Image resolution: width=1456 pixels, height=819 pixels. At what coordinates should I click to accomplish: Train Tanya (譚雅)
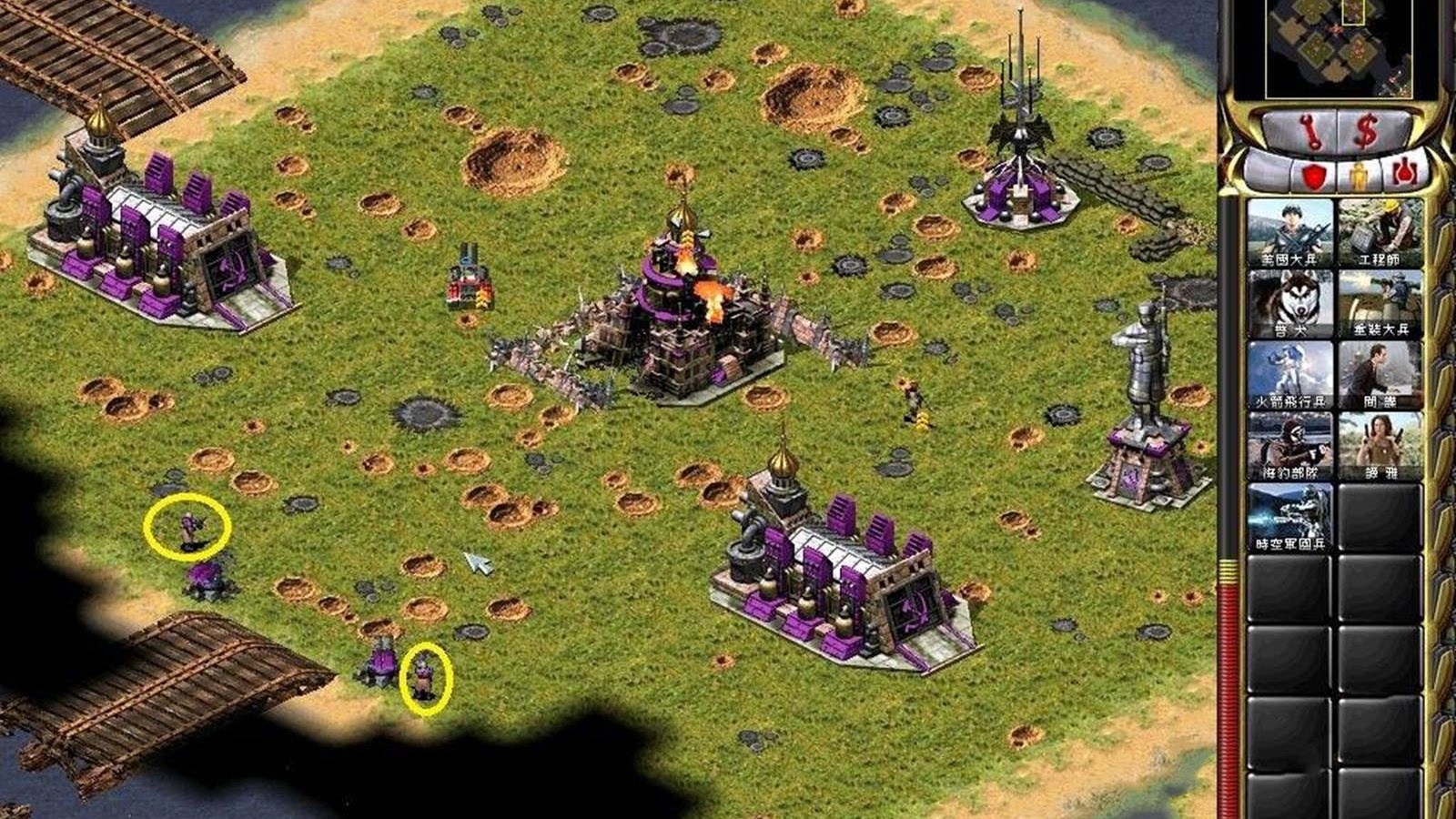click(x=1380, y=446)
